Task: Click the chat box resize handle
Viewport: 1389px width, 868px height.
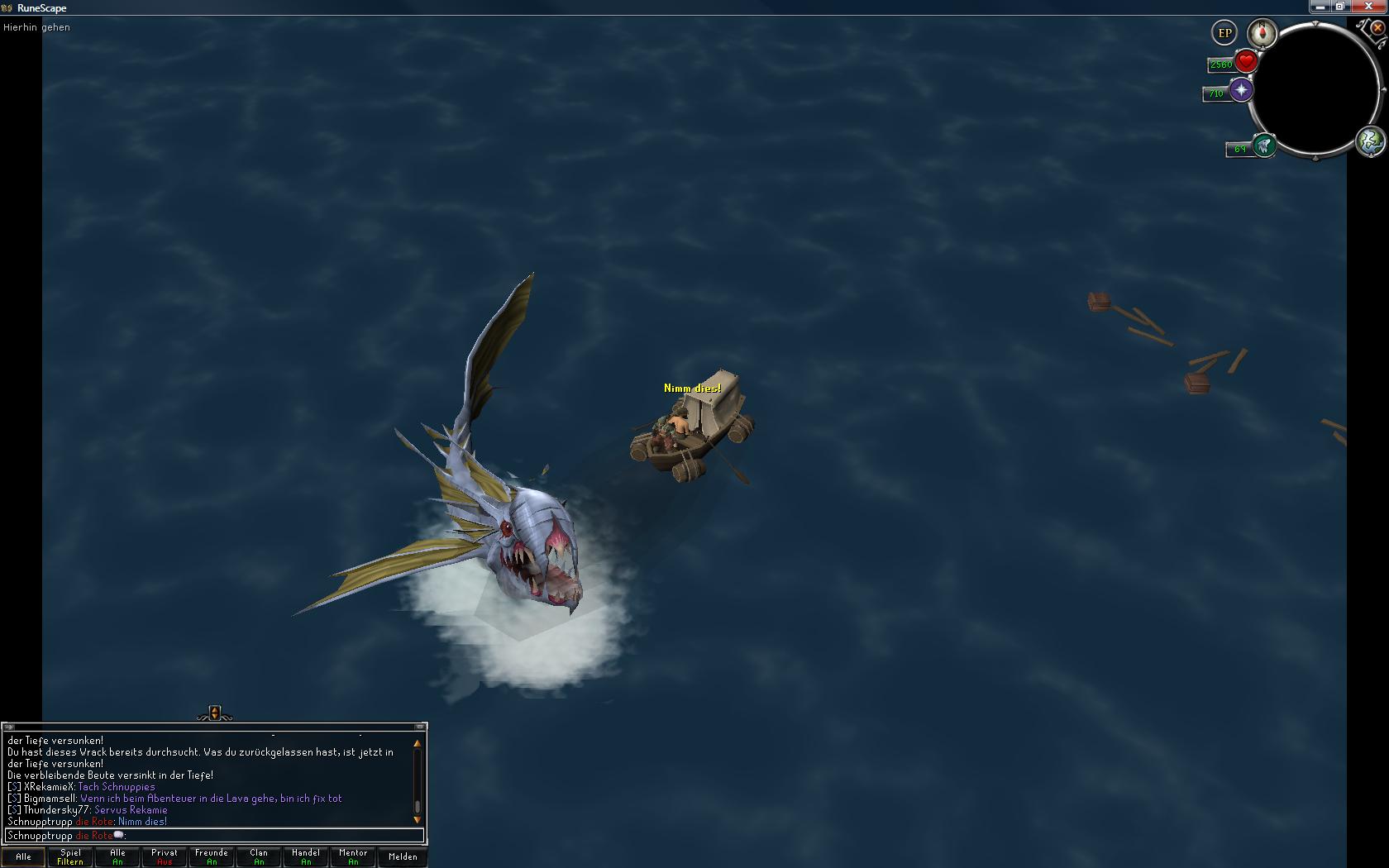Action: tap(215, 713)
